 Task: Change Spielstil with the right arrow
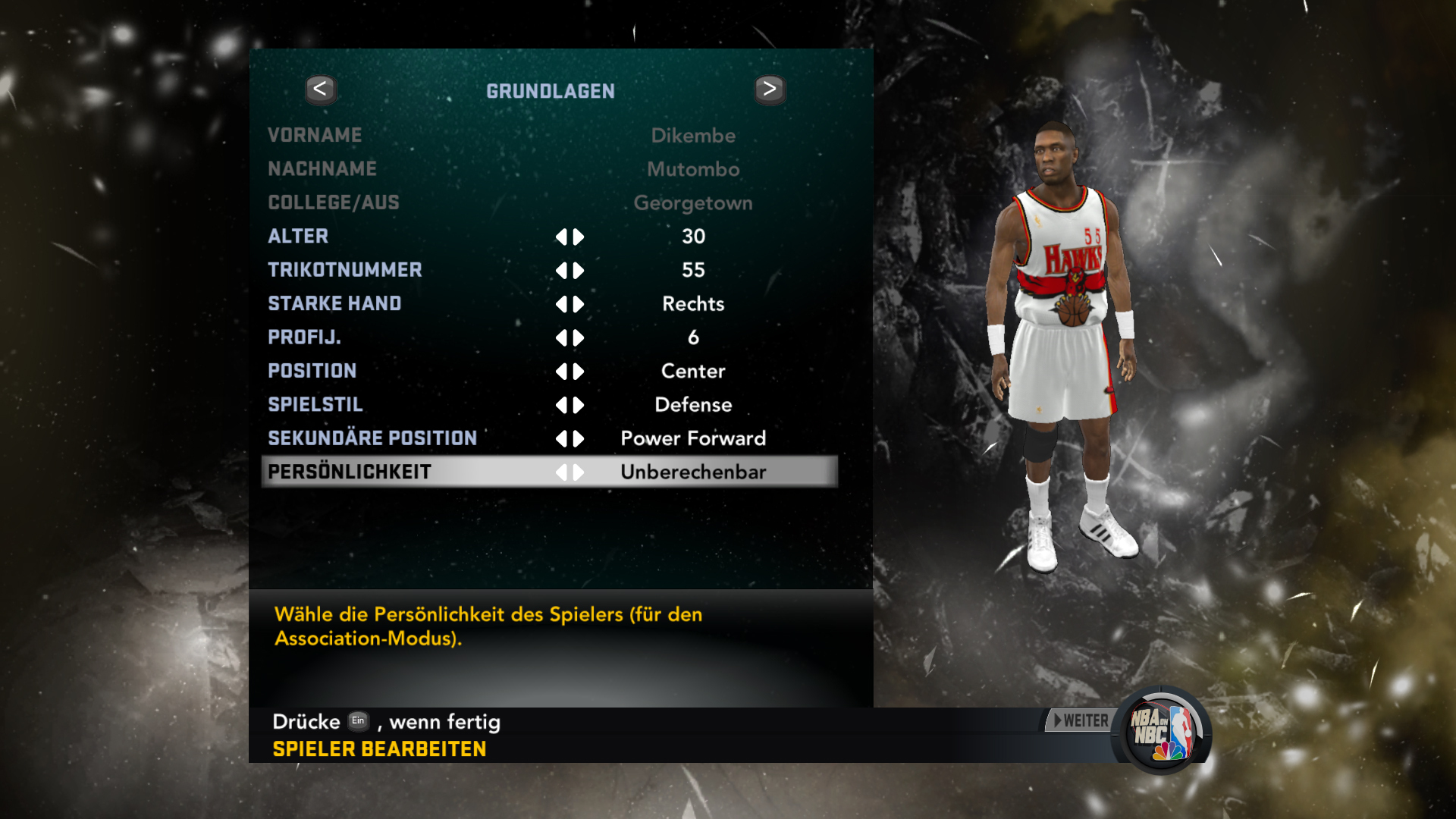(579, 406)
